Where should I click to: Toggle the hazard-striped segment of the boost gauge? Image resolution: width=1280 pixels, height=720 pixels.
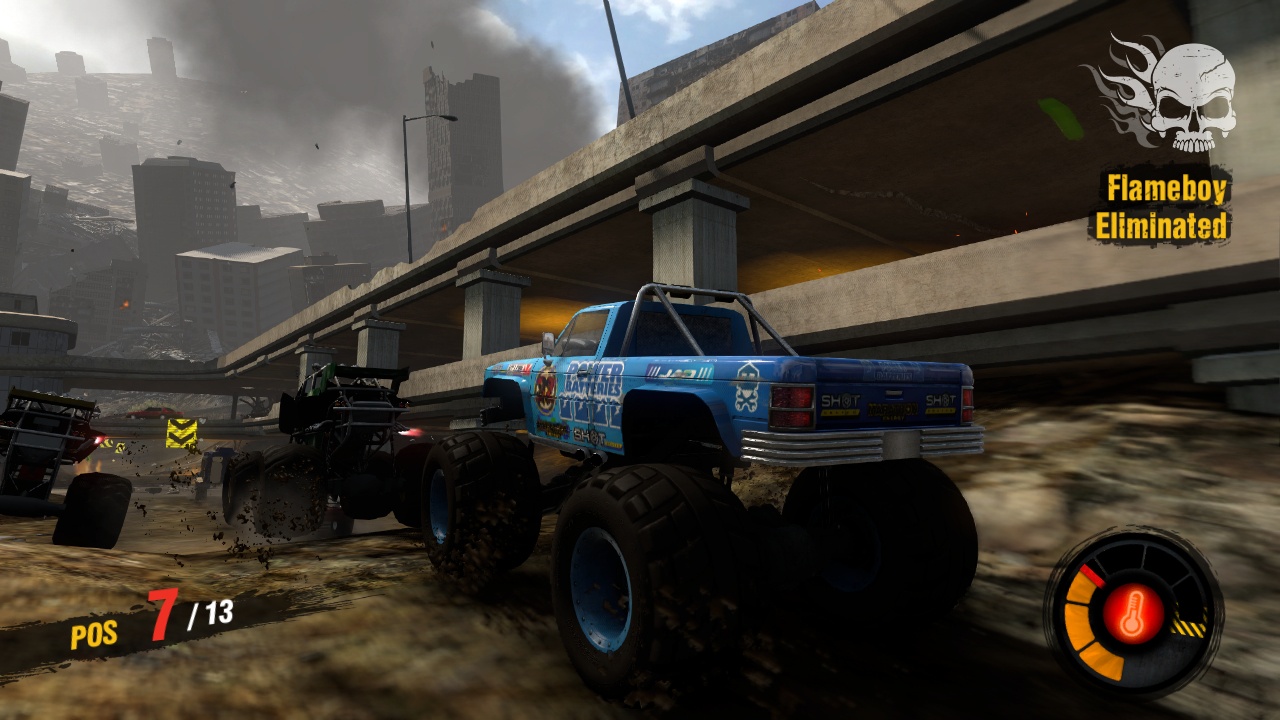pyautogui.click(x=1189, y=624)
